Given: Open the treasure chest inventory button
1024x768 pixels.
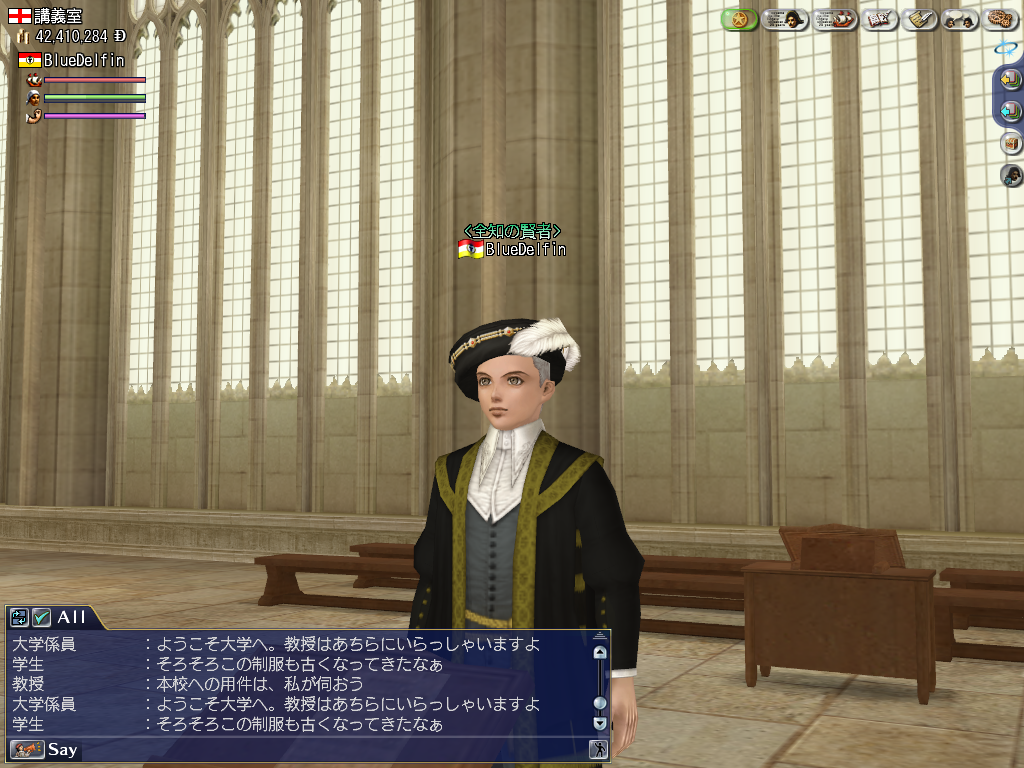Looking at the screenshot, I should tap(1011, 143).
